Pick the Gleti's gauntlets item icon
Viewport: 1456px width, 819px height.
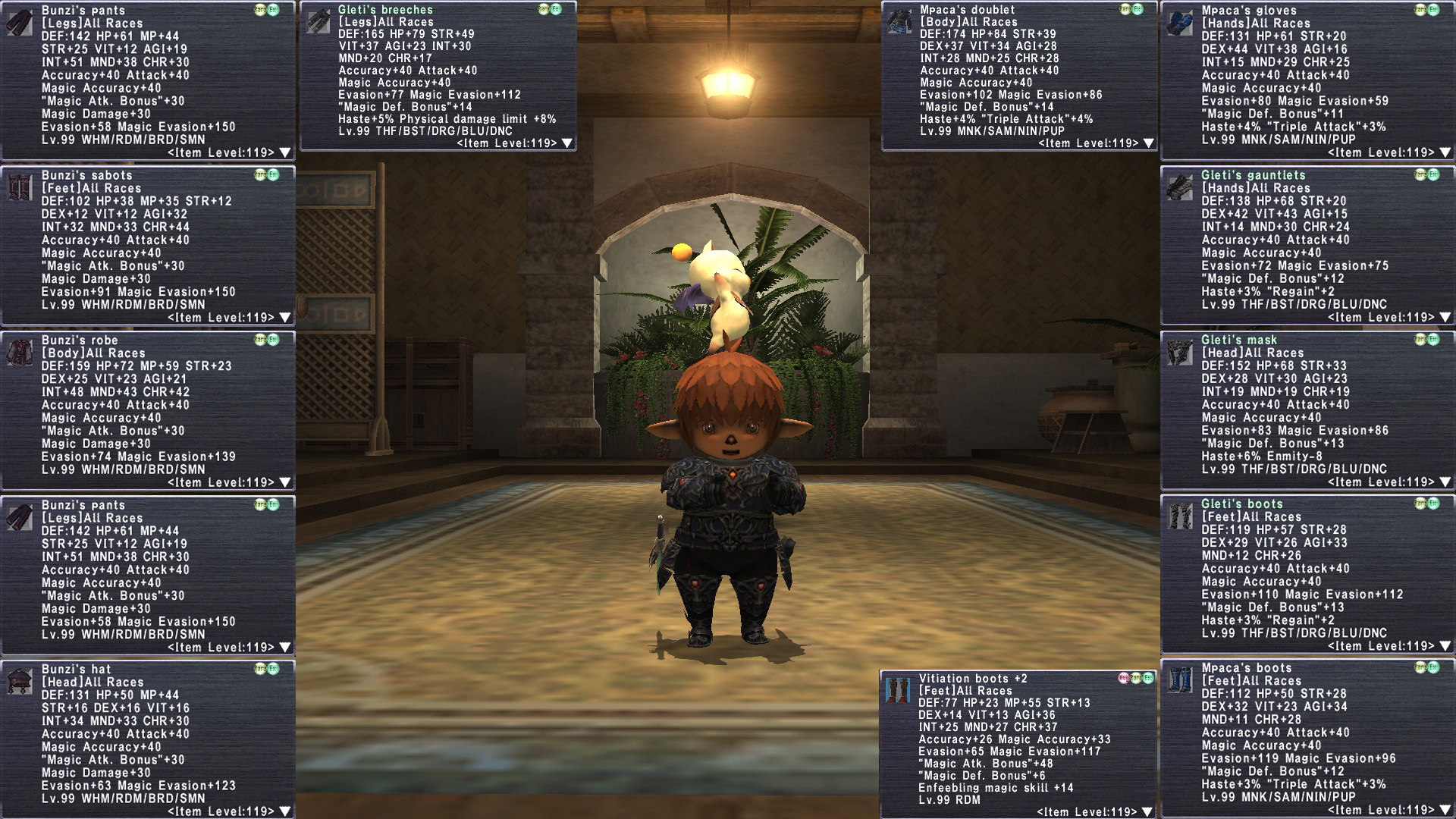[1180, 187]
